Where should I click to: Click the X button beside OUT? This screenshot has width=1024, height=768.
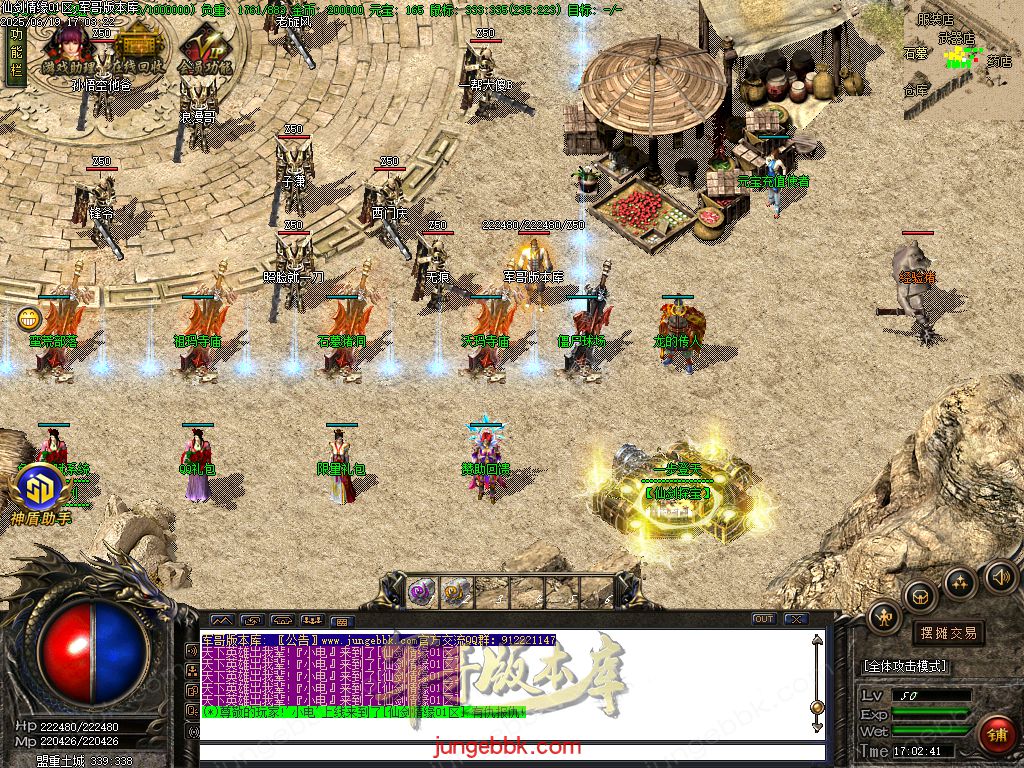pyautogui.click(x=795, y=619)
